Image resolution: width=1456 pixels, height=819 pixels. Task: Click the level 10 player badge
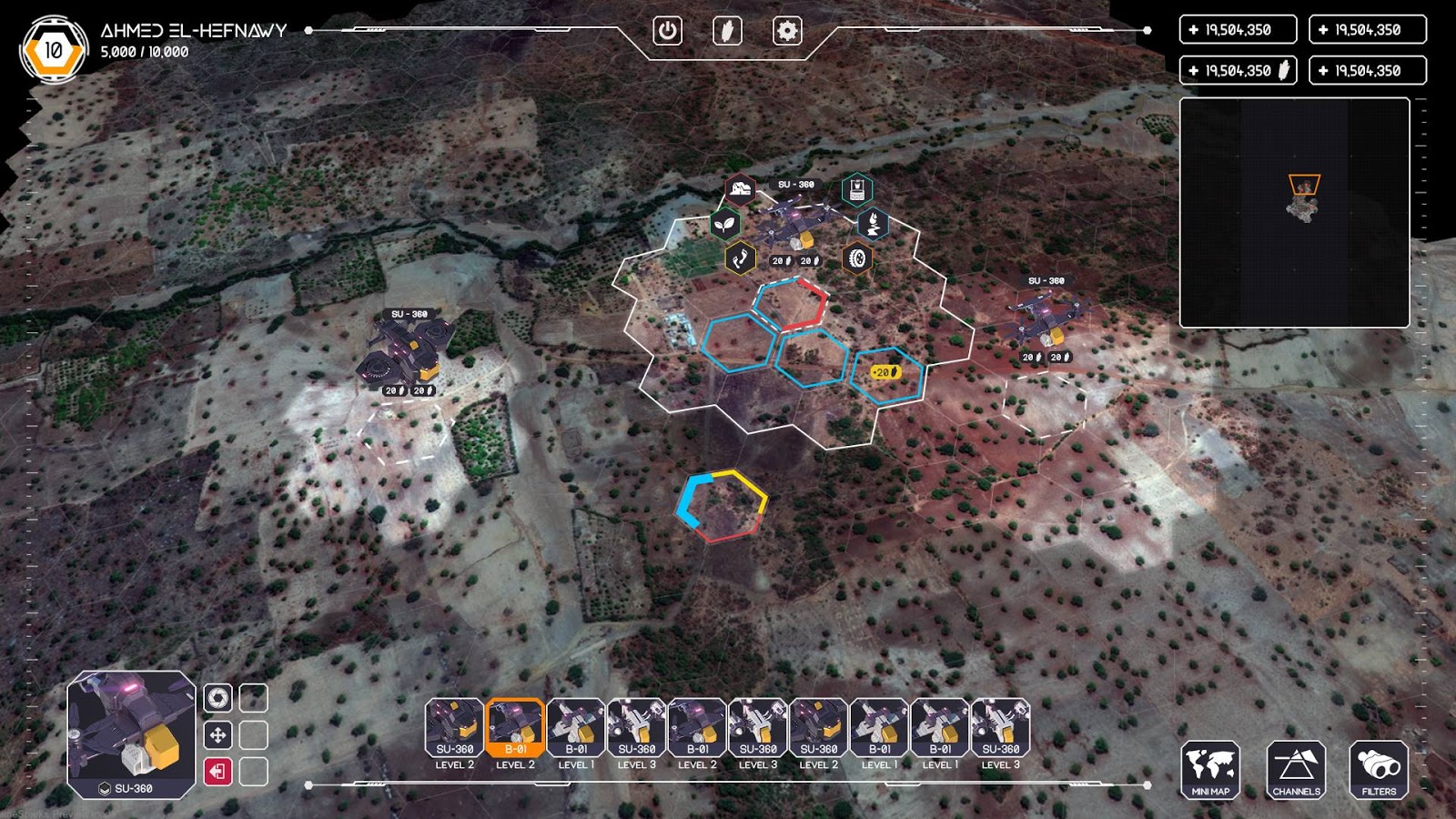coord(54,50)
